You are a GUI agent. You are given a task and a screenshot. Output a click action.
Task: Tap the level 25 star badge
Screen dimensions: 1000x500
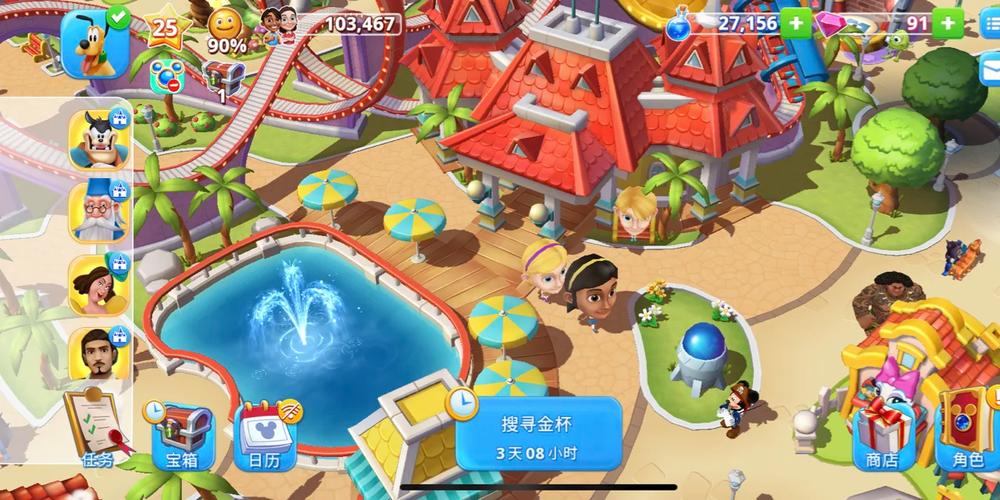164,29
